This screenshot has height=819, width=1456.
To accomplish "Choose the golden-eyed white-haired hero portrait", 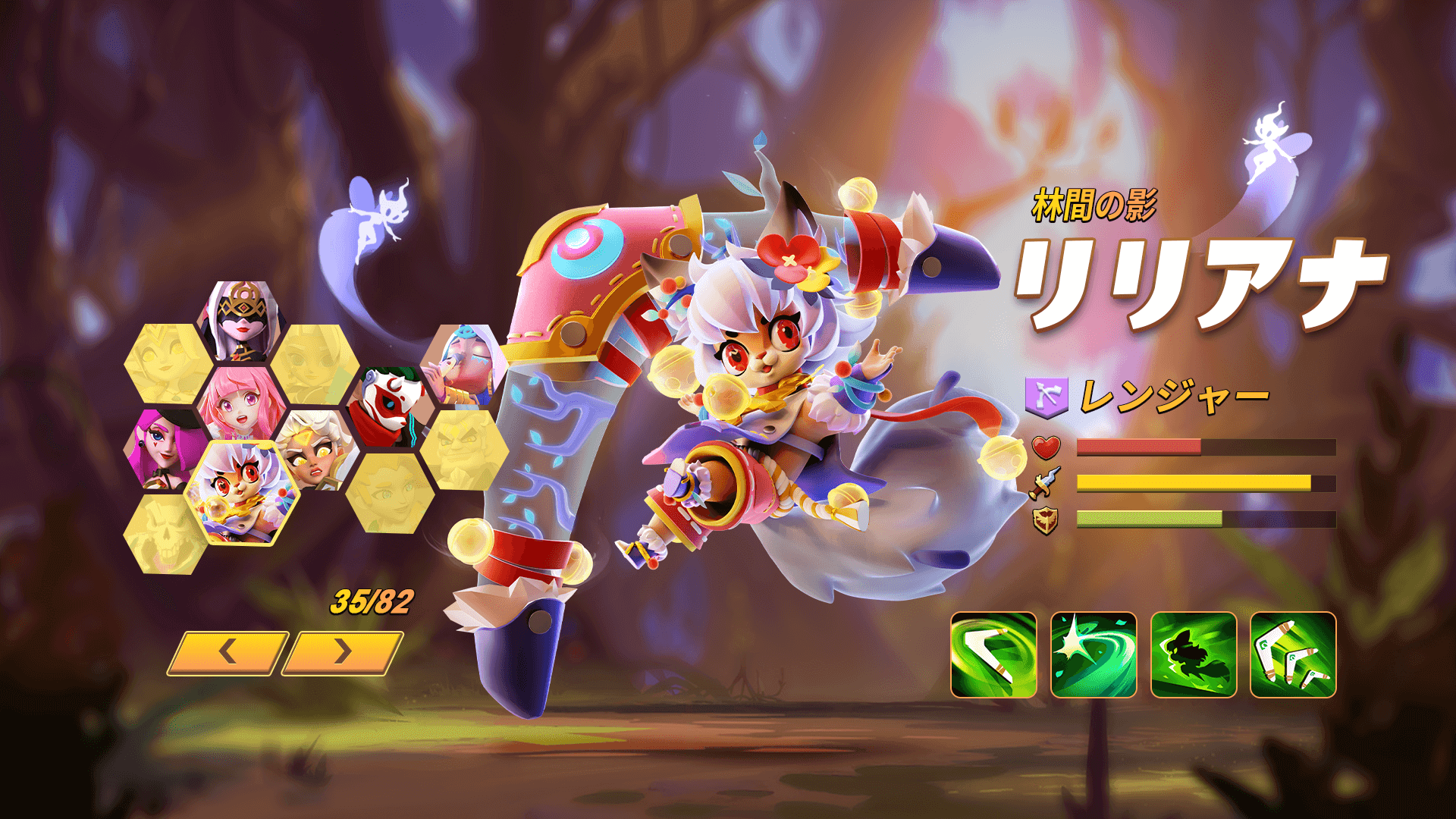I will tap(317, 449).
